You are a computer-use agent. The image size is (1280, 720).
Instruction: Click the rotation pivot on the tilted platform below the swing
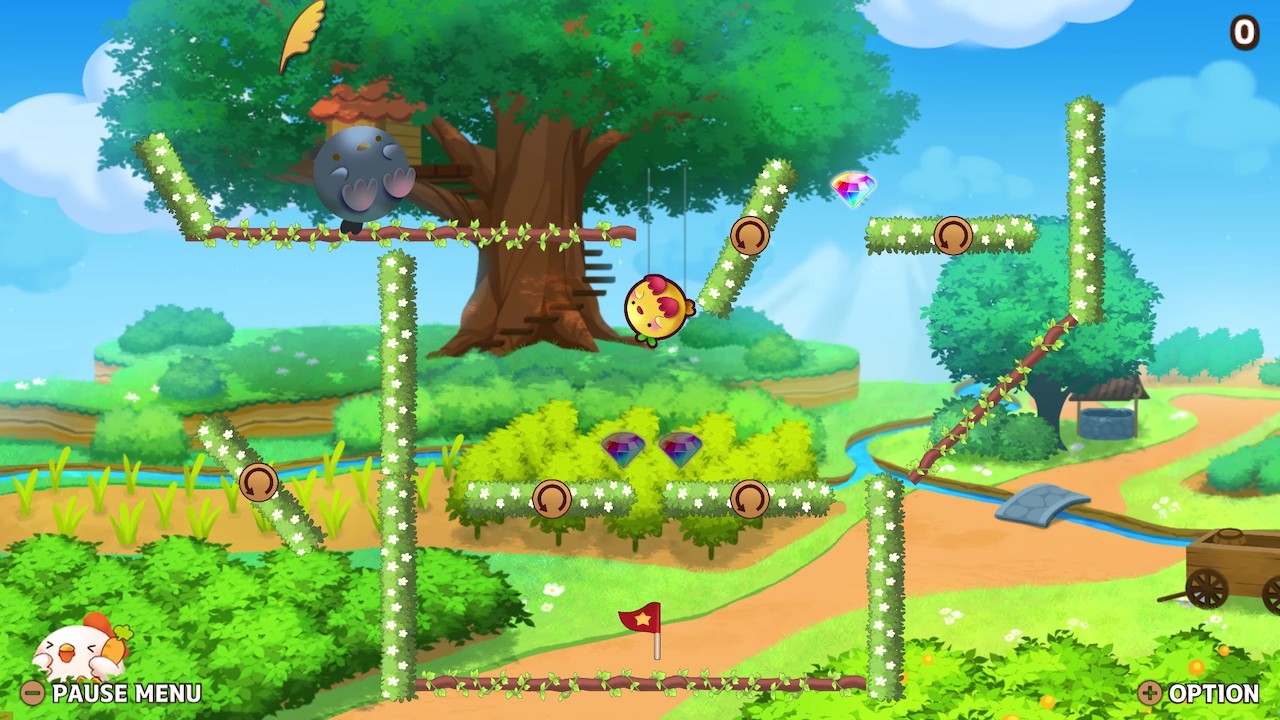point(750,236)
